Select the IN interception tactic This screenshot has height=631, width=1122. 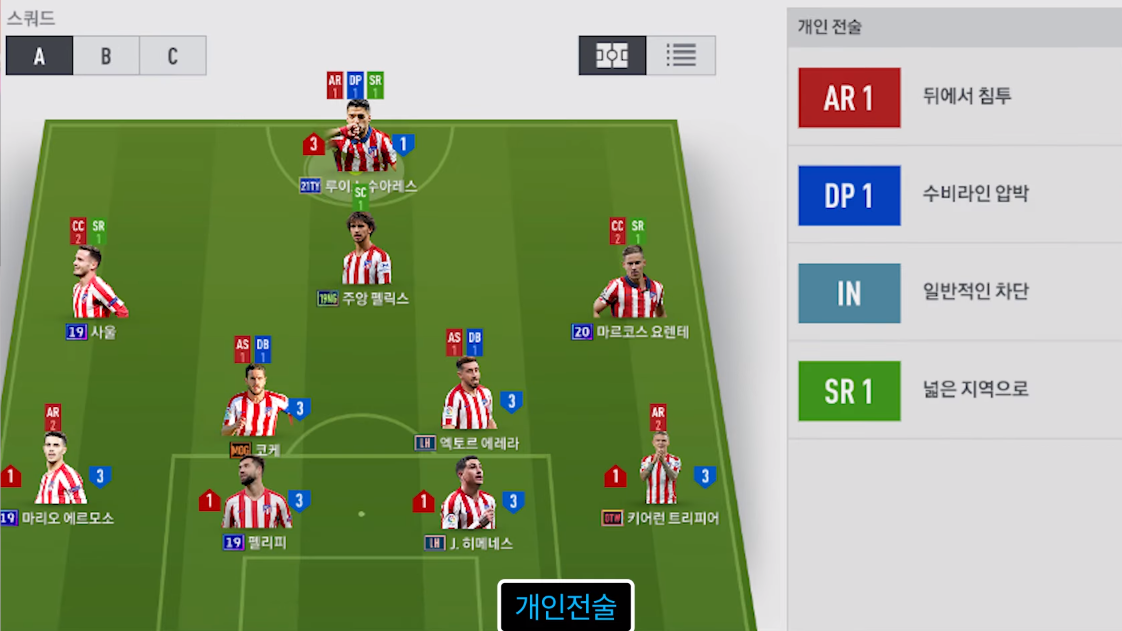pos(849,294)
